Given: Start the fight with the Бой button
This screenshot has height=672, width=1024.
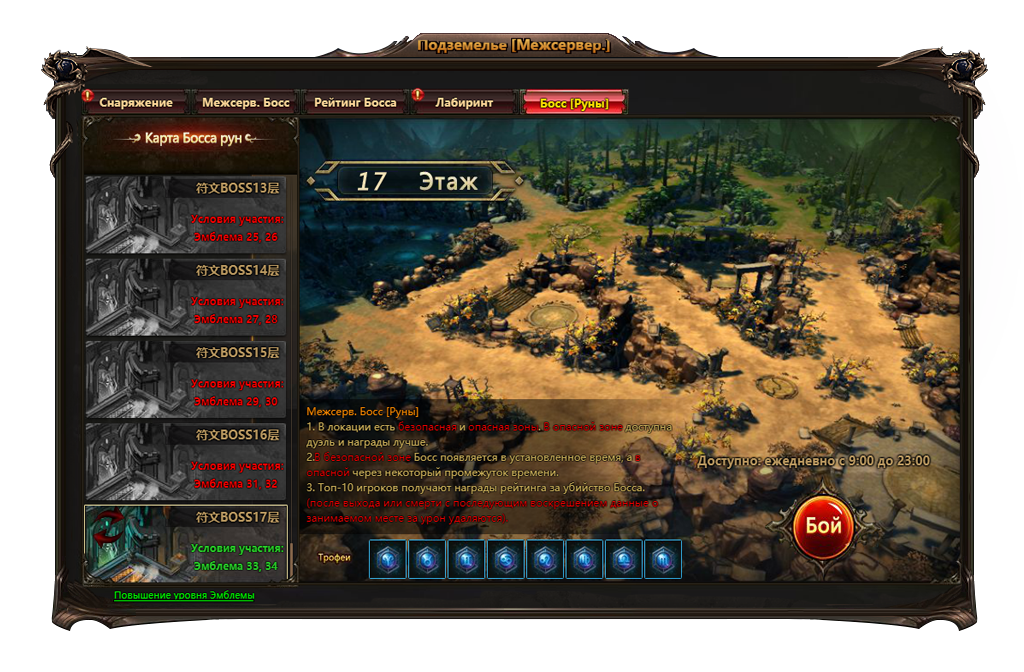Looking at the screenshot, I should point(822,527).
